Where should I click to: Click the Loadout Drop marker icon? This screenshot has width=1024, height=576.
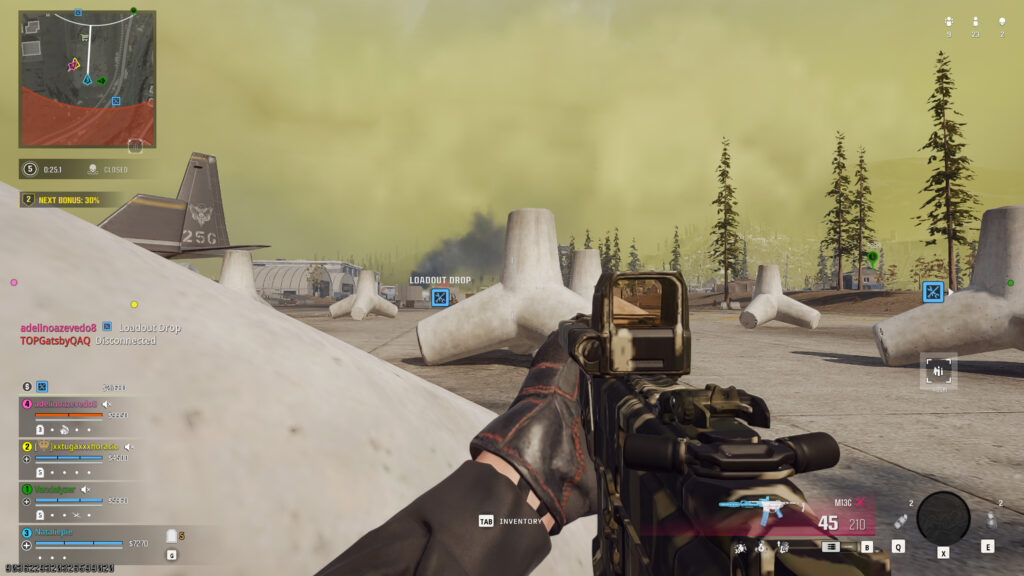(439, 297)
